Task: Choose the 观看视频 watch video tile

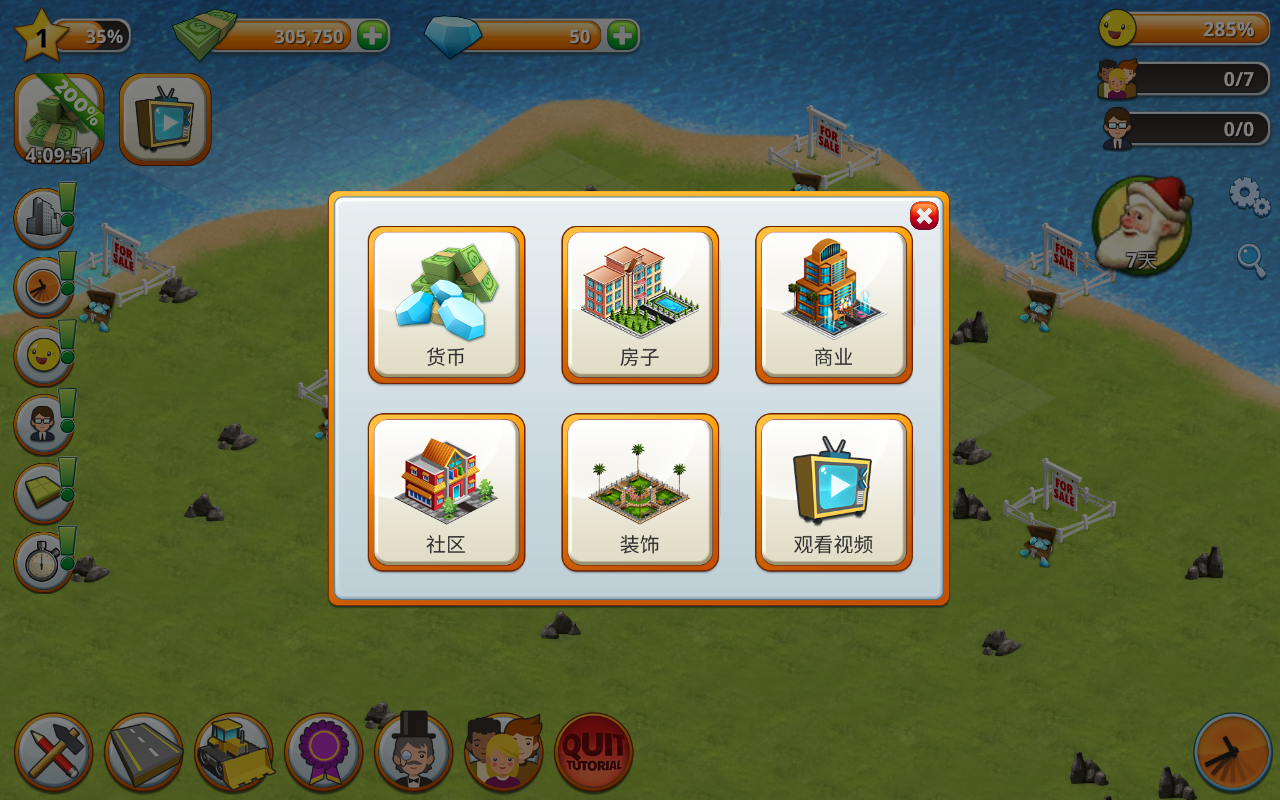Action: point(833,492)
